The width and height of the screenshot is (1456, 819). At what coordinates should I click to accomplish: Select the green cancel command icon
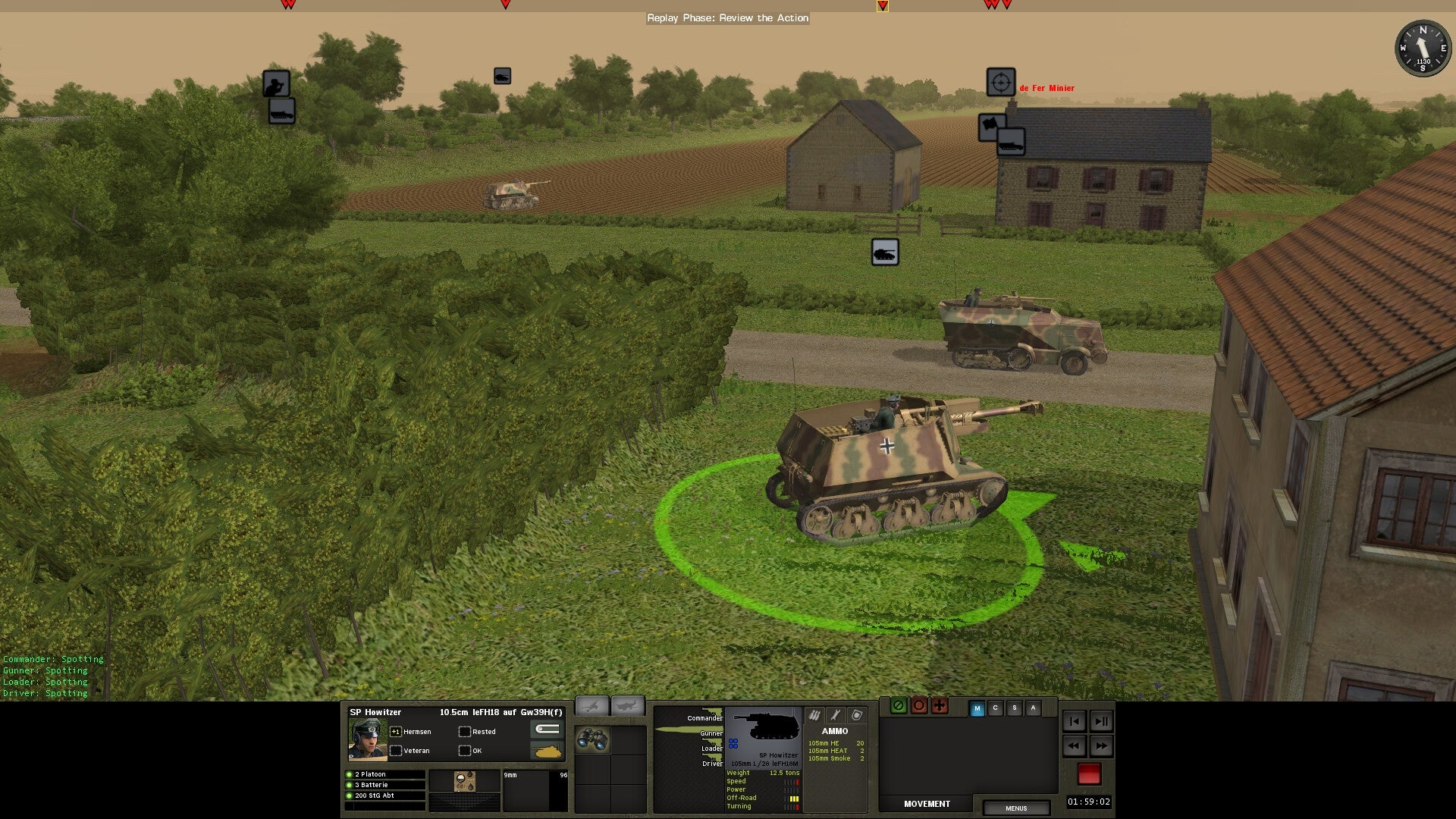[899, 706]
